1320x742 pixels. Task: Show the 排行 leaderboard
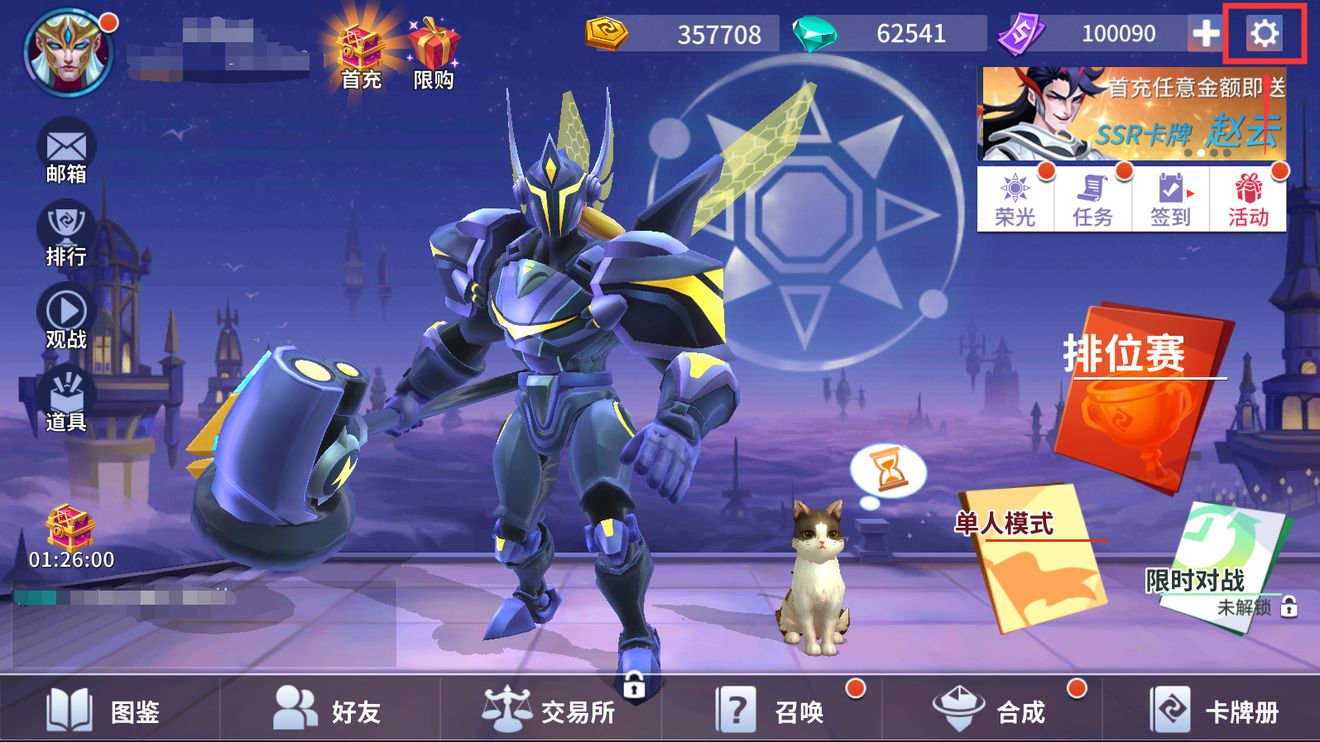66,236
